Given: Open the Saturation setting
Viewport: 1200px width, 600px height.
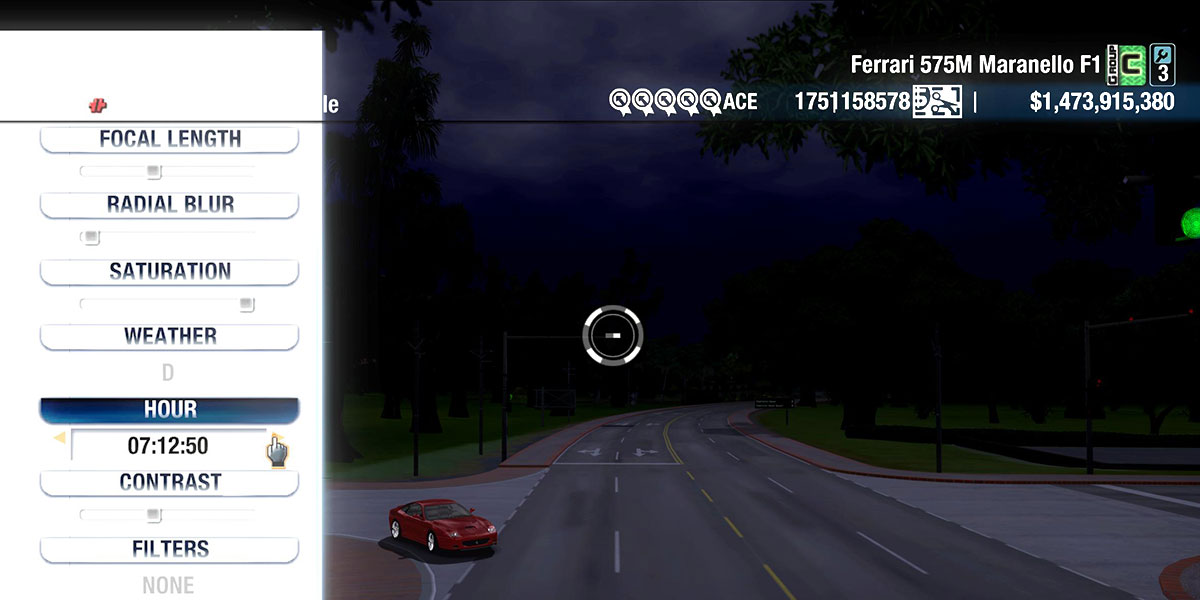Looking at the screenshot, I should [169, 271].
